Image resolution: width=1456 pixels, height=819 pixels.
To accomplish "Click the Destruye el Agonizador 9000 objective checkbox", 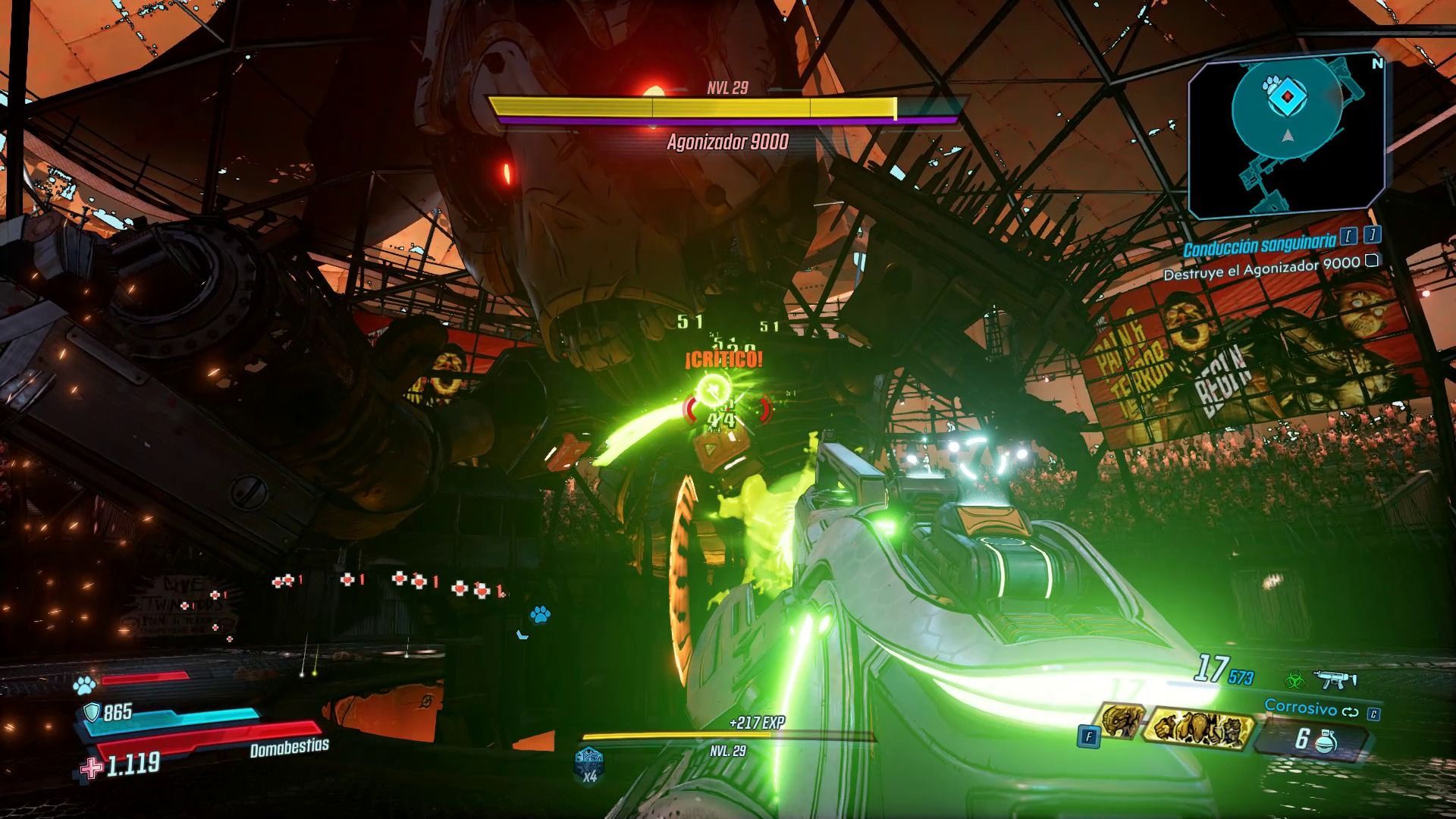I will click(1371, 262).
